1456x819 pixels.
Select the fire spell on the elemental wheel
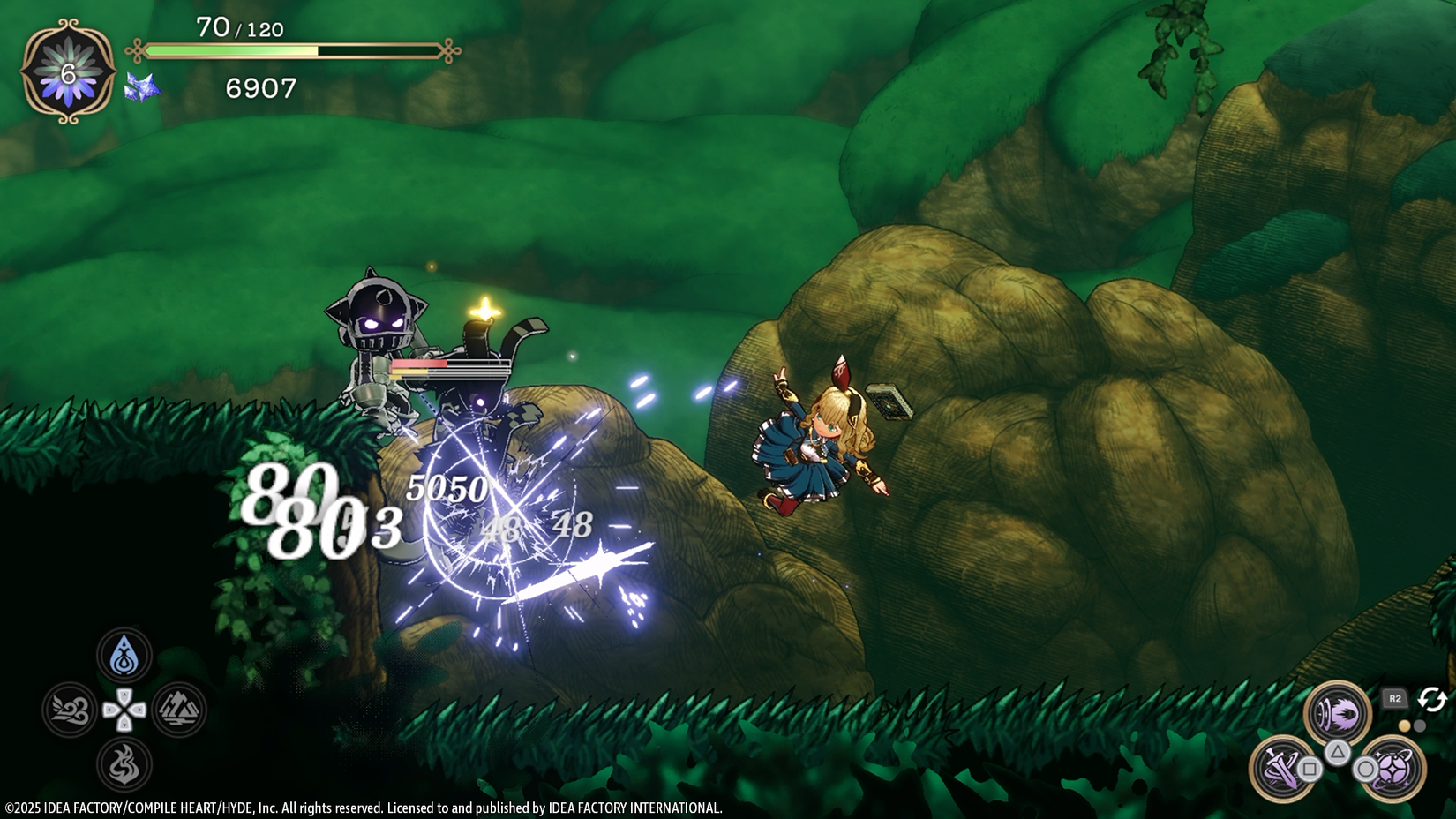[x=125, y=762]
